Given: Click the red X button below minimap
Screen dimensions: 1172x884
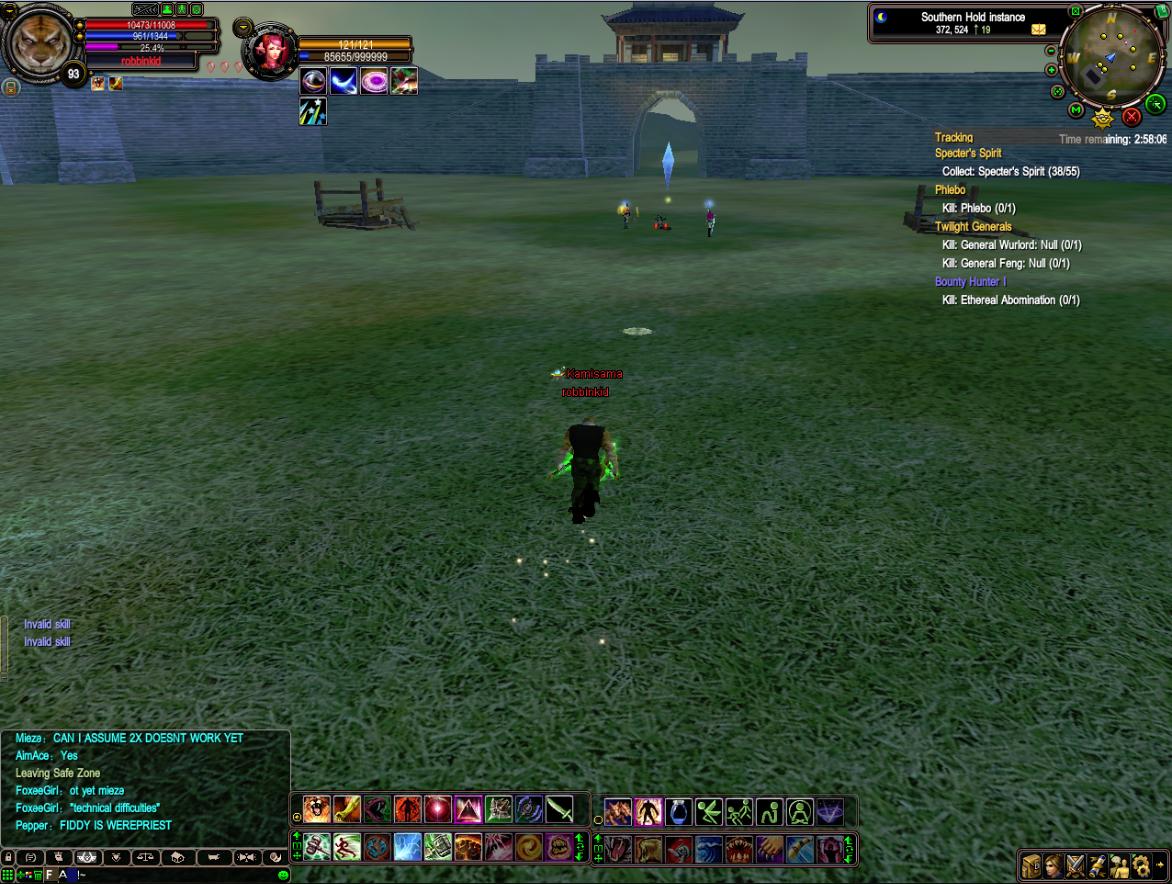Looking at the screenshot, I should pyautogui.click(x=1133, y=117).
